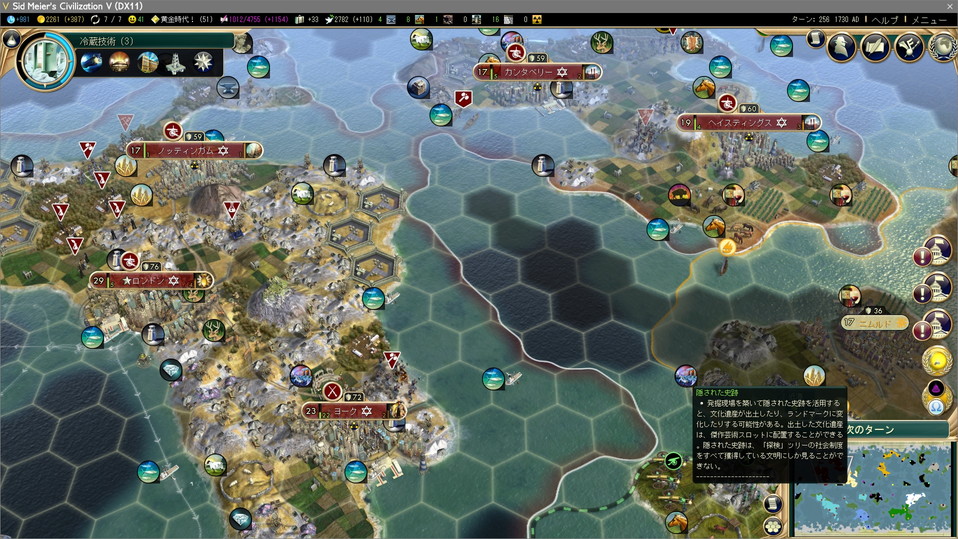Open the diplomacy overview horn icon
The width and height of the screenshot is (958, 539).
click(909, 47)
